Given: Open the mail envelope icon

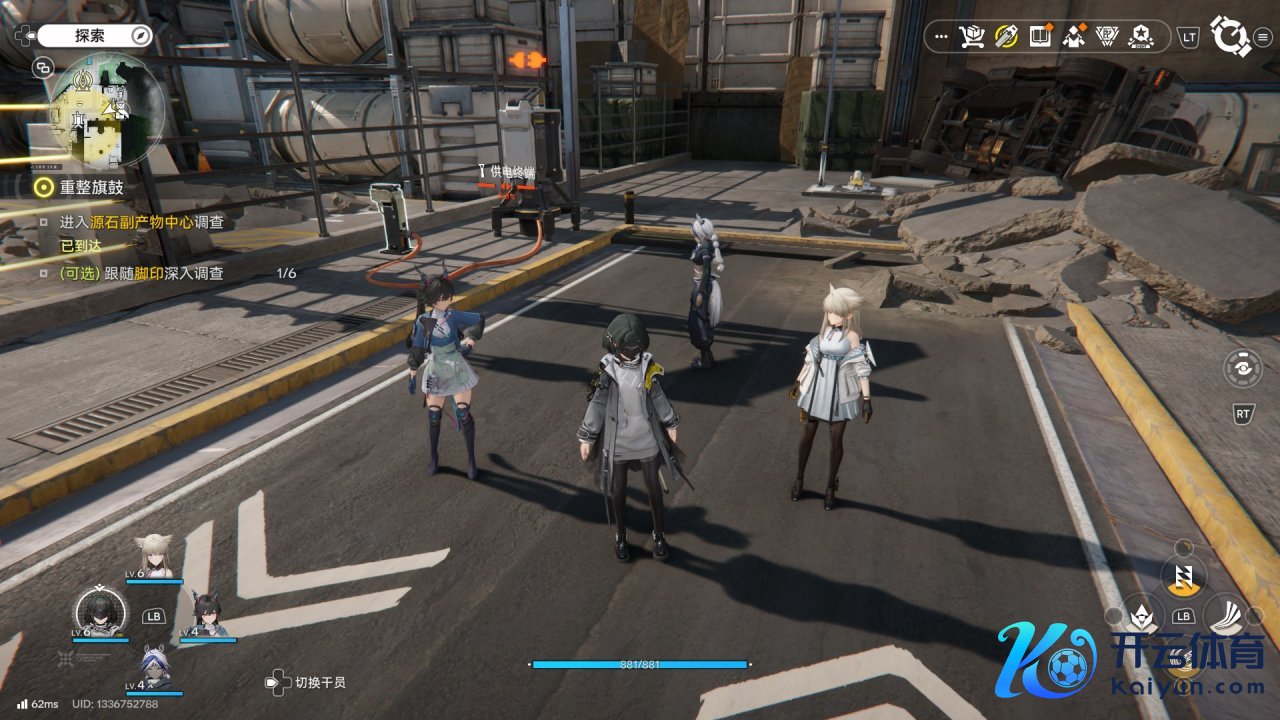Looking at the screenshot, I should (1074, 38).
